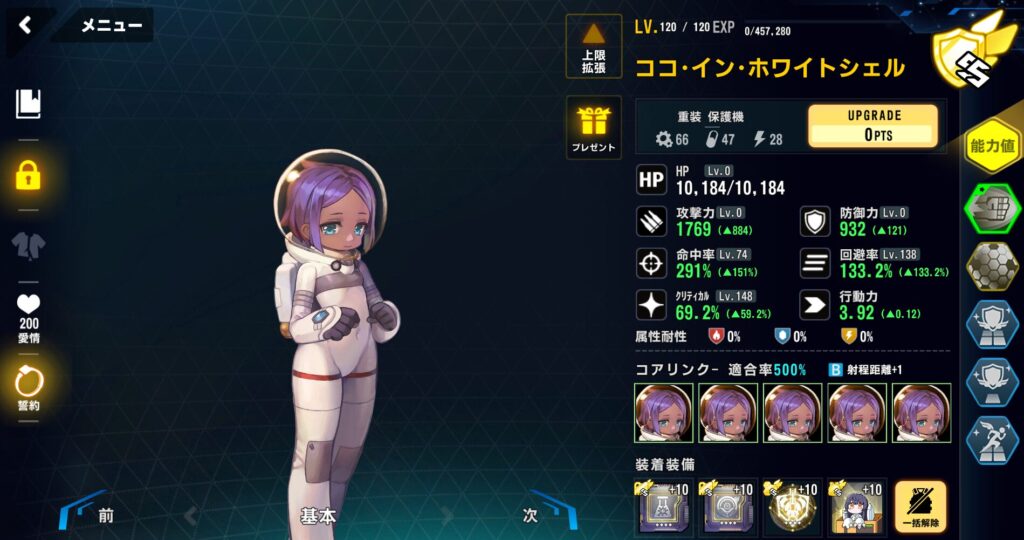This screenshot has height=540, width=1024.
Task: Open the 誓約 ring icon
Action: (x=28, y=385)
